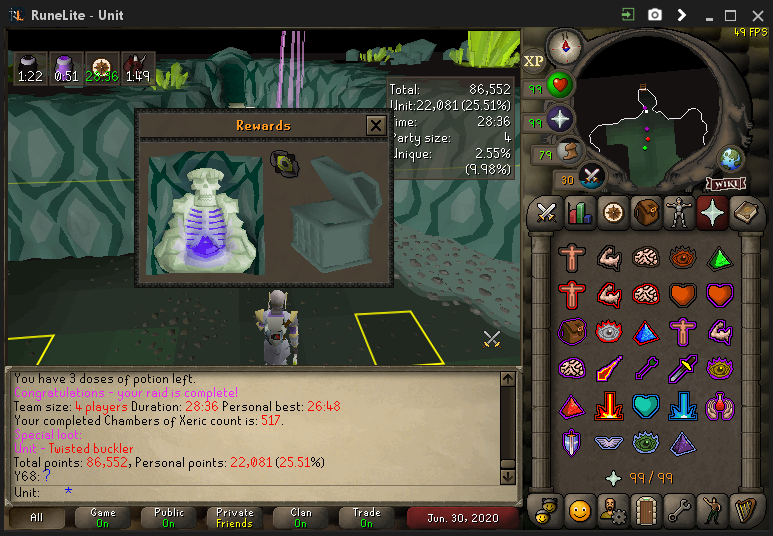Screen dimensions: 773x536
Task: Take a screenshot with RuneLite camera button
Action: 655,15
